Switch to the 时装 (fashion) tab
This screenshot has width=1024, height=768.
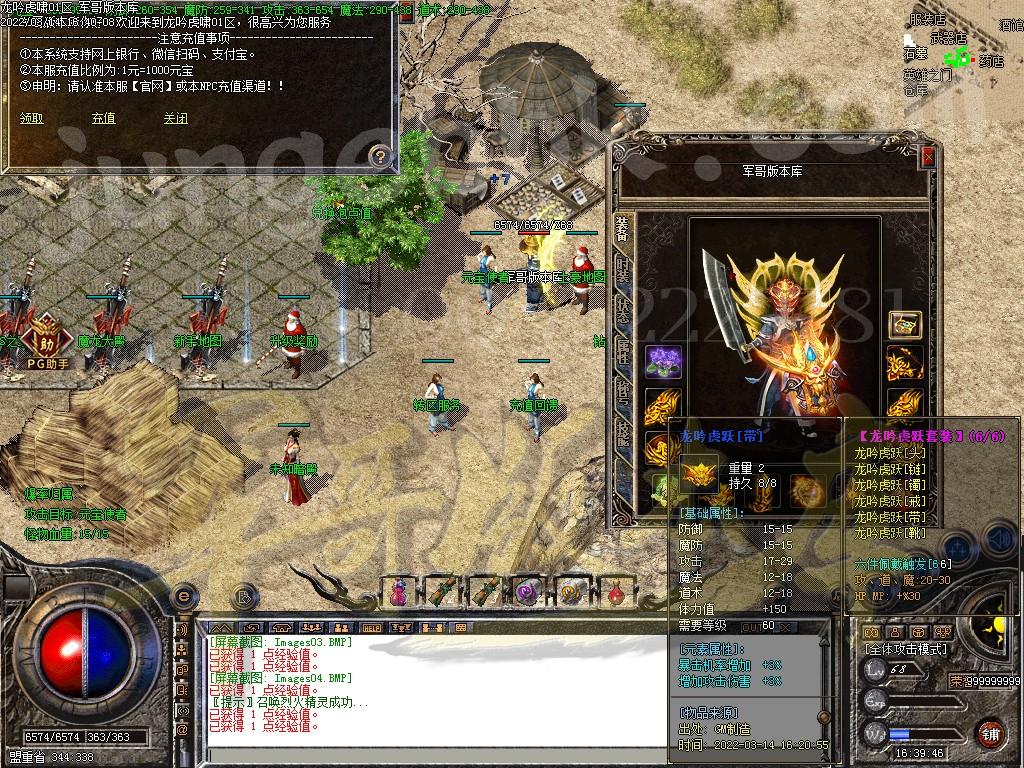[622, 271]
